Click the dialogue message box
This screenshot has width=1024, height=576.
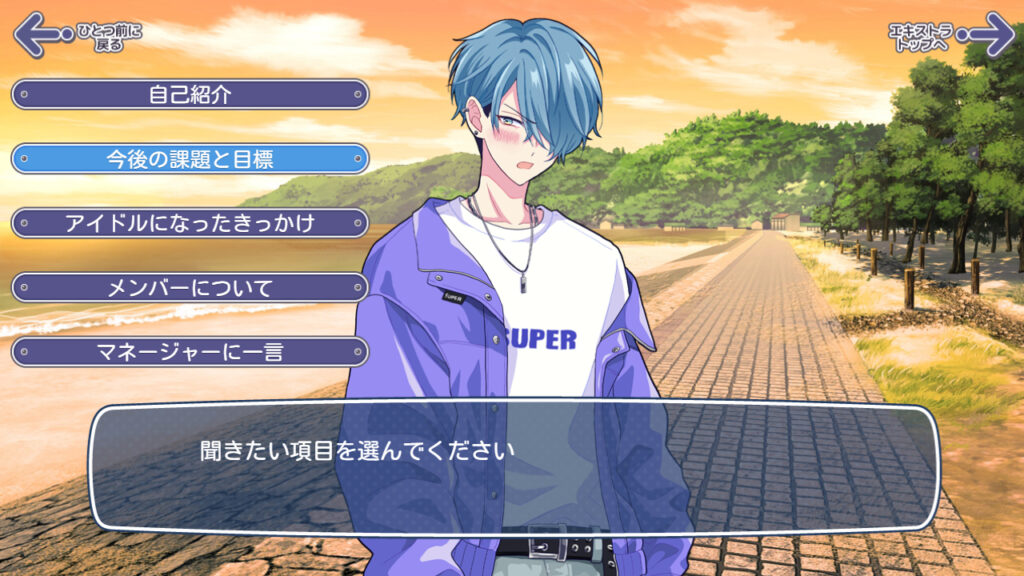click(514, 467)
